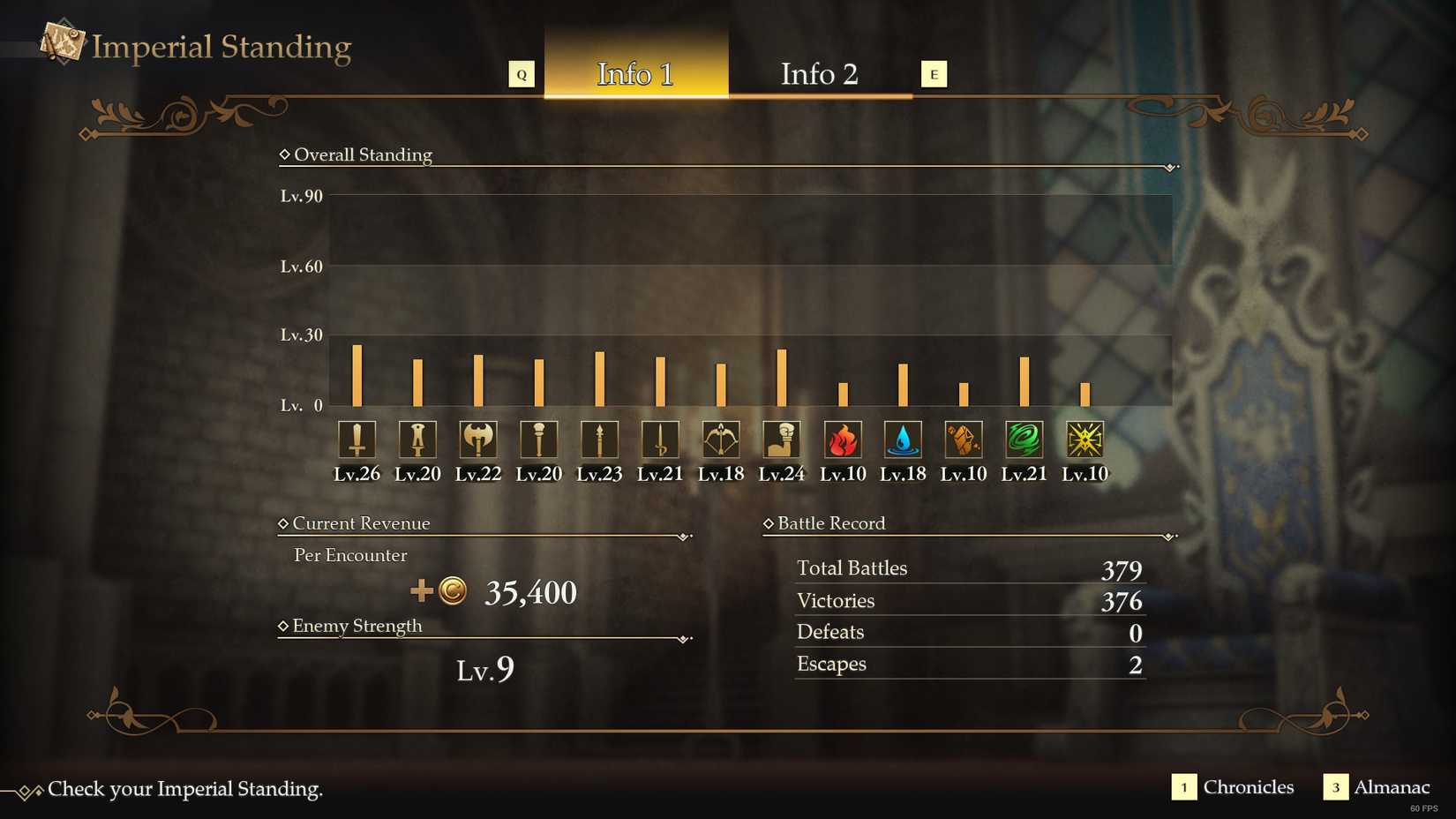Select the Martial Arts fist icon
The height and width of the screenshot is (819, 1456).
781,439
